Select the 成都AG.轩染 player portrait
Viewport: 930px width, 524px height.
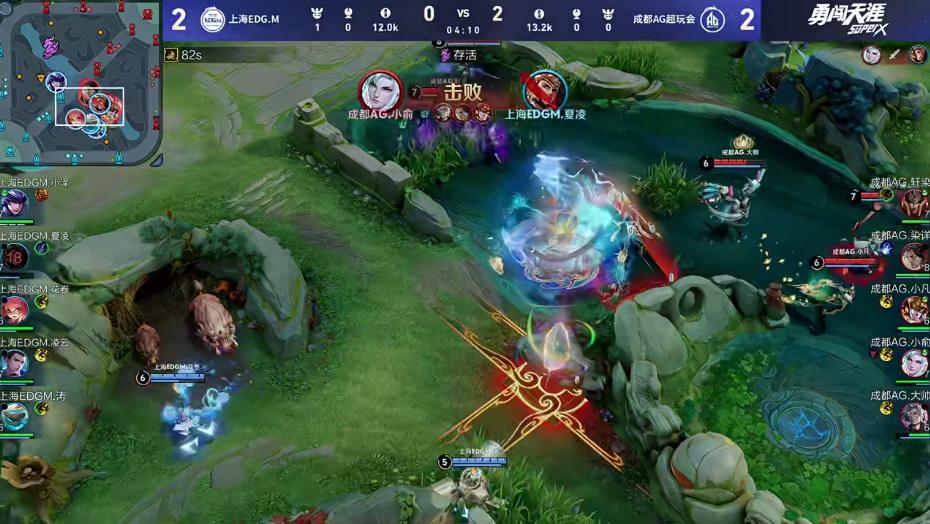[914, 203]
